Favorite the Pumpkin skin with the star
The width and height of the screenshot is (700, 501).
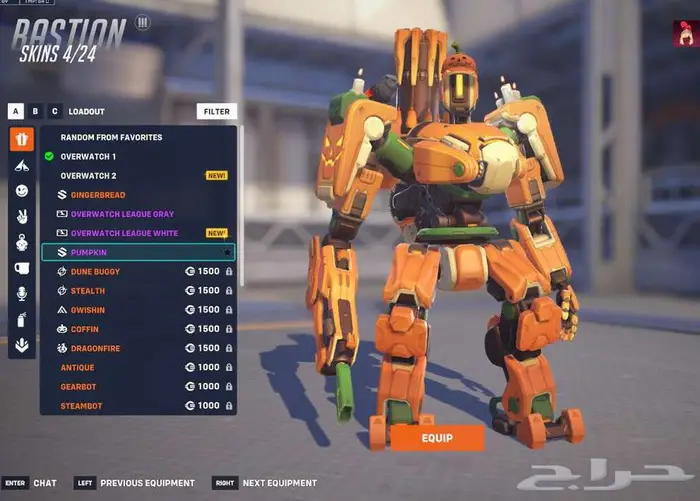pos(228,252)
